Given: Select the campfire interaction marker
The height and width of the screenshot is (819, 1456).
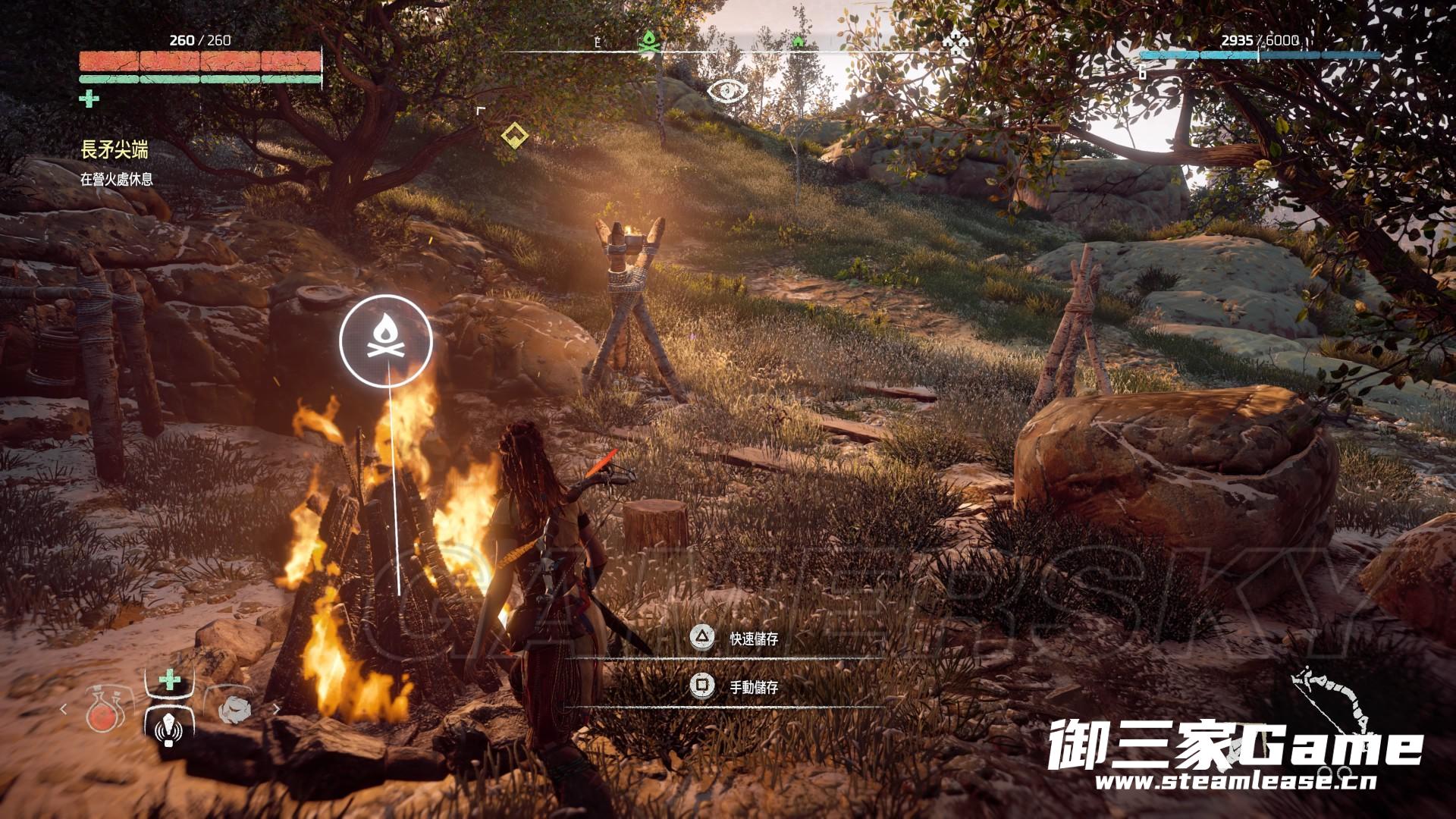Looking at the screenshot, I should [x=386, y=339].
